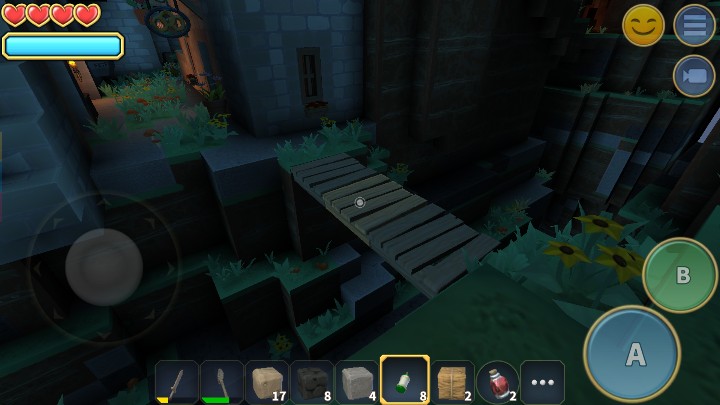The height and width of the screenshot is (405, 720).
Task: Open the hamburger menu button
Action: (x=694, y=25)
